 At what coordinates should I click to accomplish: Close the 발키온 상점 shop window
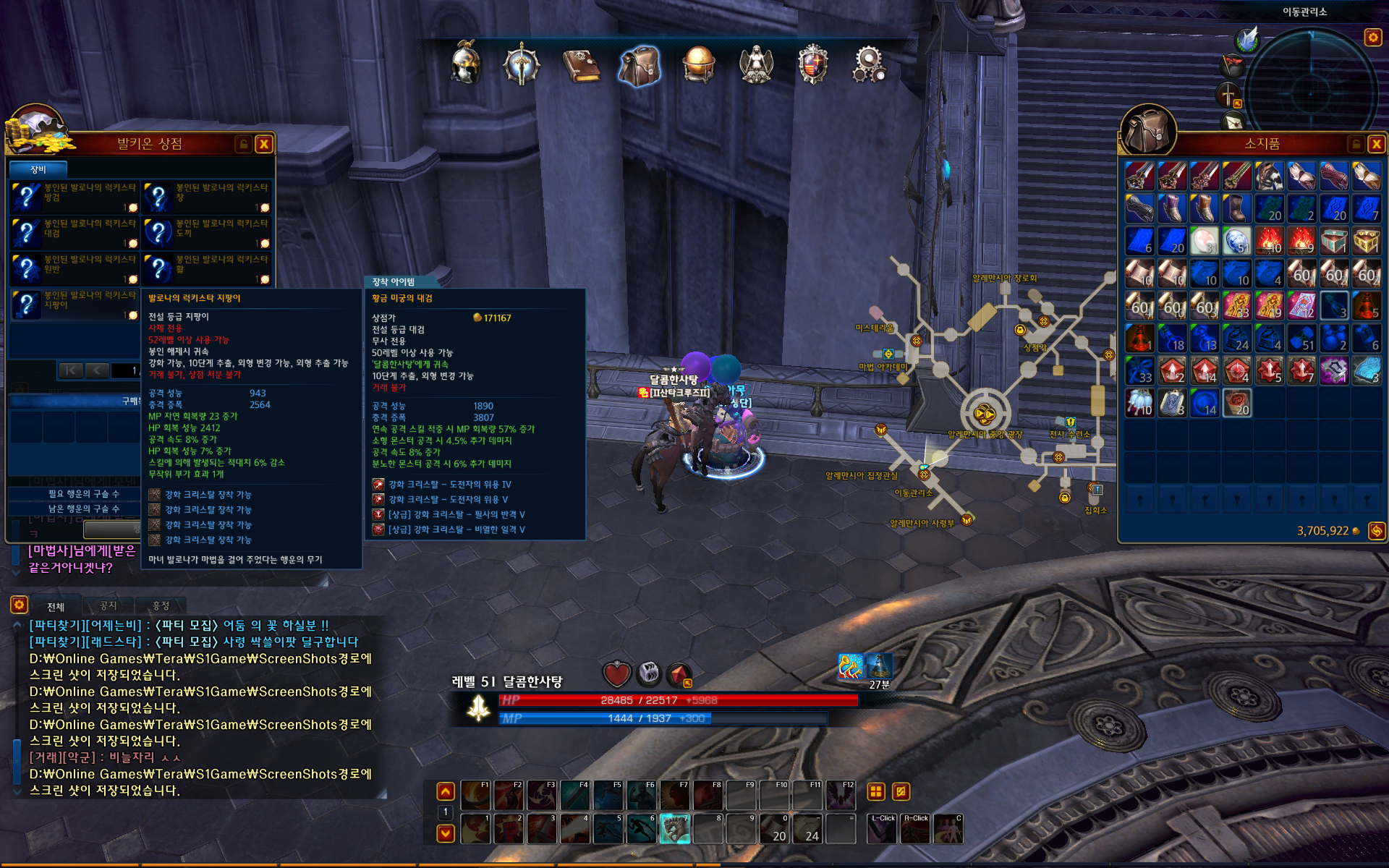pyautogui.click(x=264, y=144)
